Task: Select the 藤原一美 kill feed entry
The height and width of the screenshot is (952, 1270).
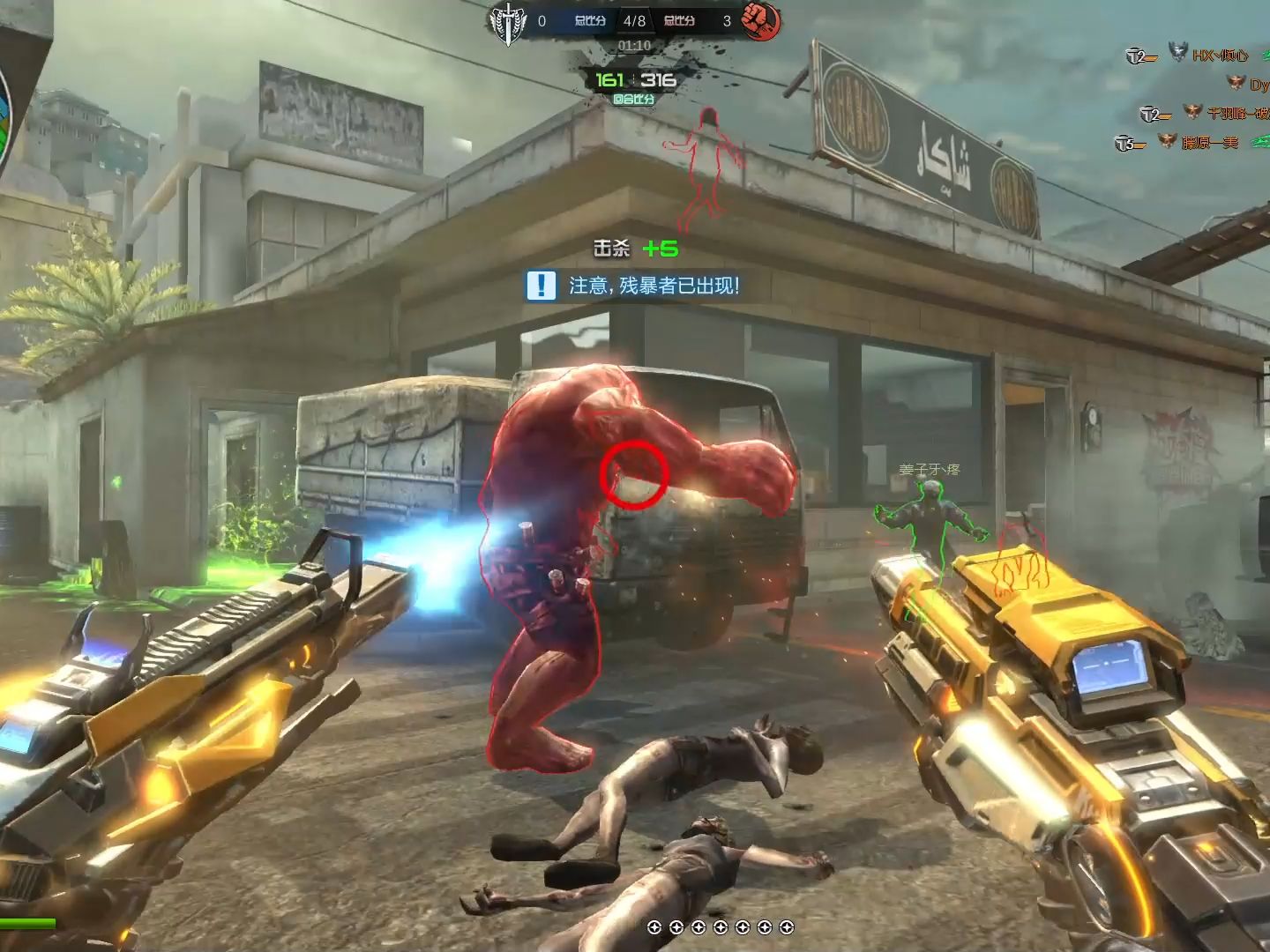Action: [1209, 142]
